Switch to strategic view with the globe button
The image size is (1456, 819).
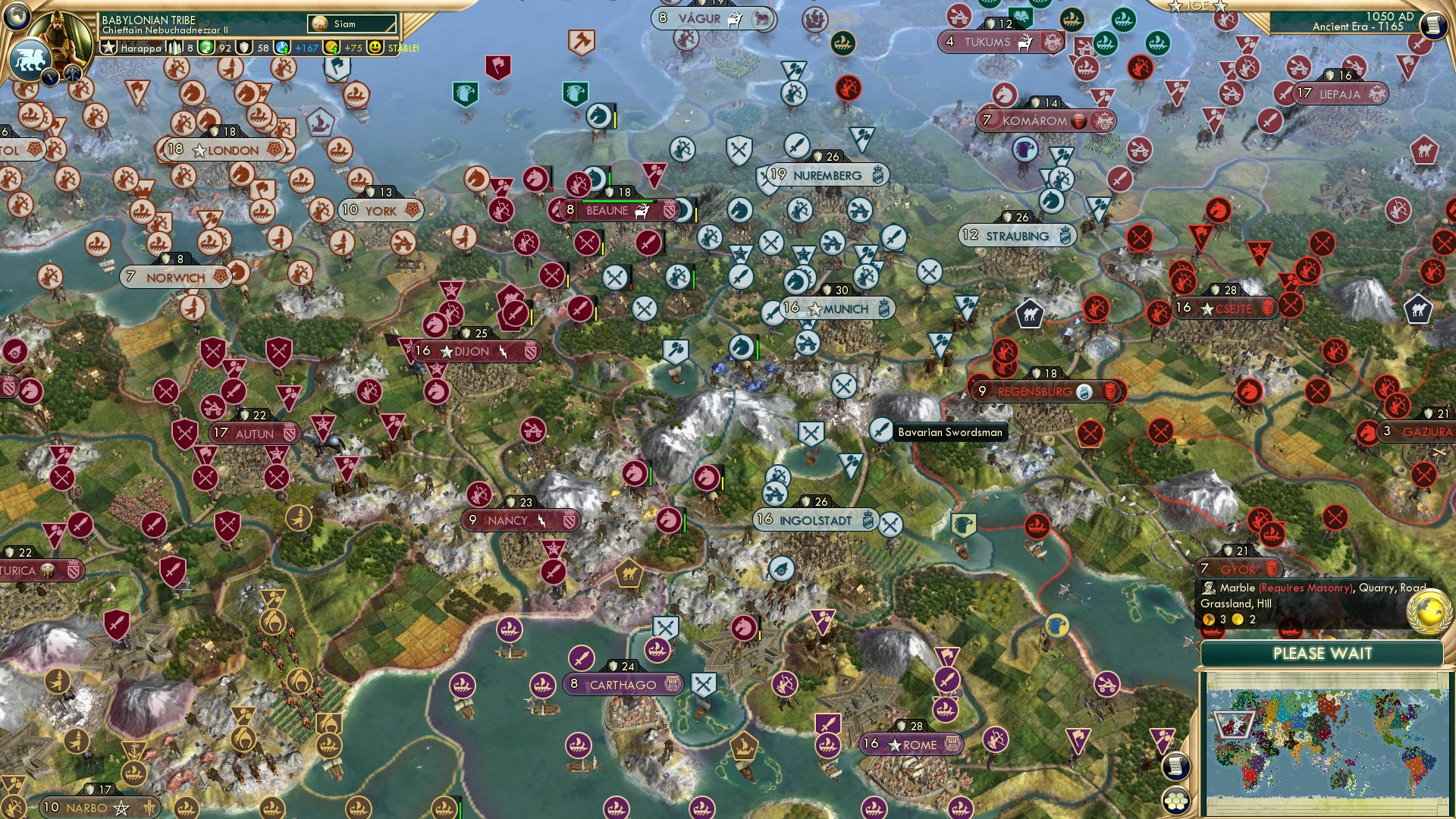pos(17,16)
